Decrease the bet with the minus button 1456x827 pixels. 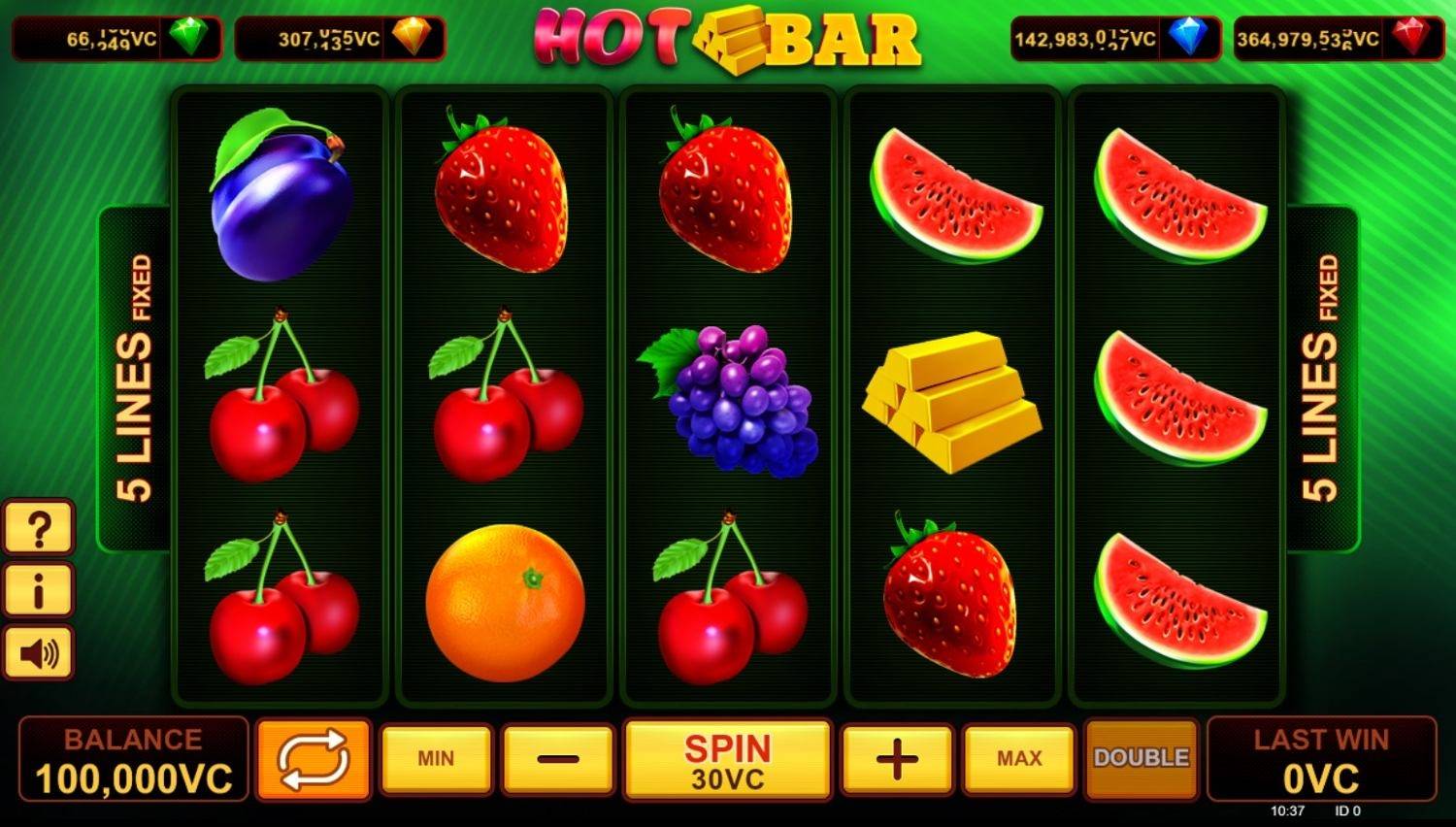(555, 758)
